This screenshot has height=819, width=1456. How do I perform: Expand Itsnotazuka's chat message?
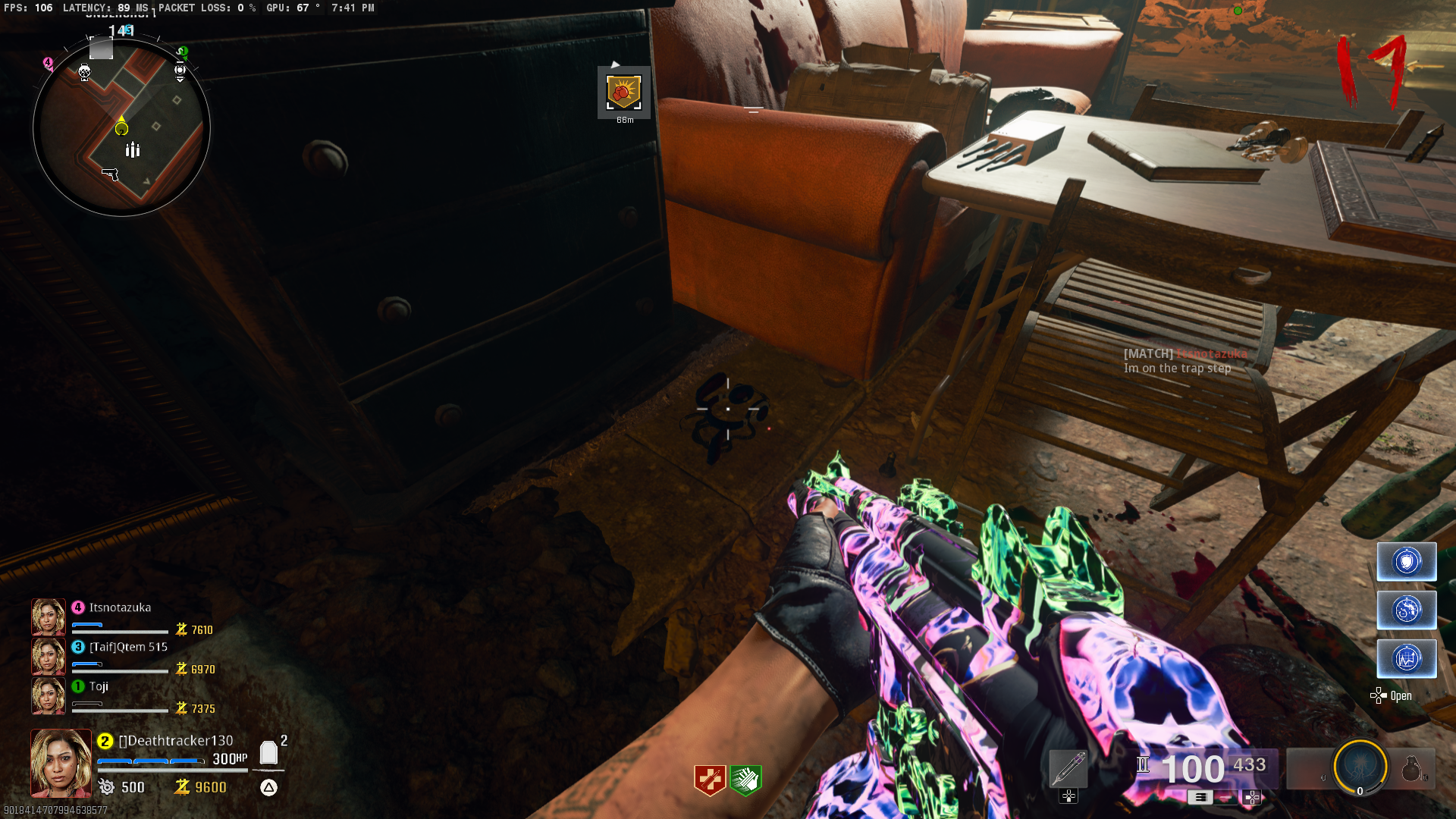[x=1177, y=369]
